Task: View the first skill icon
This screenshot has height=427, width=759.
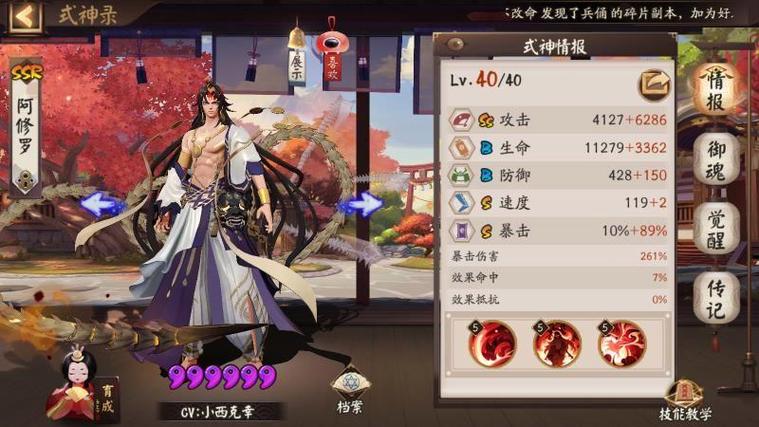Action: coord(491,344)
